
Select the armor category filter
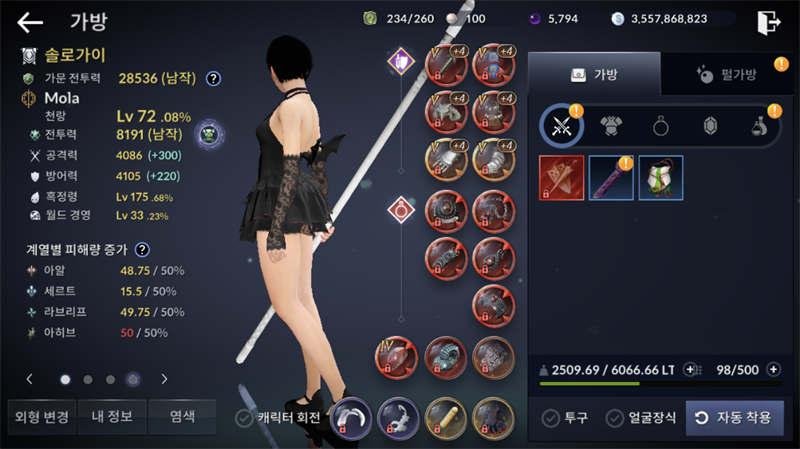(x=611, y=126)
